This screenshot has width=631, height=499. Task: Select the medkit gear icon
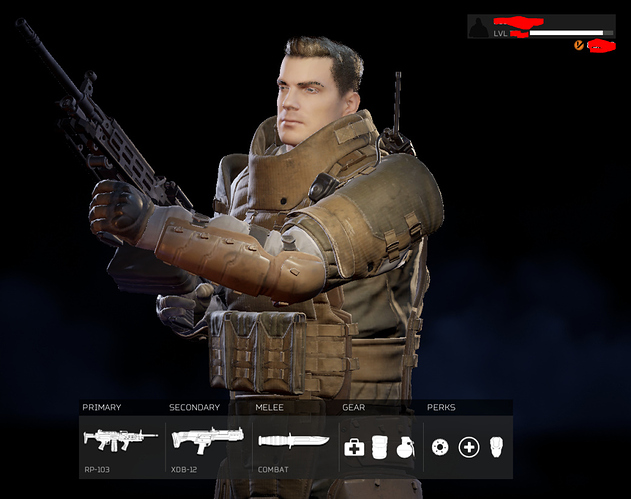(353, 446)
